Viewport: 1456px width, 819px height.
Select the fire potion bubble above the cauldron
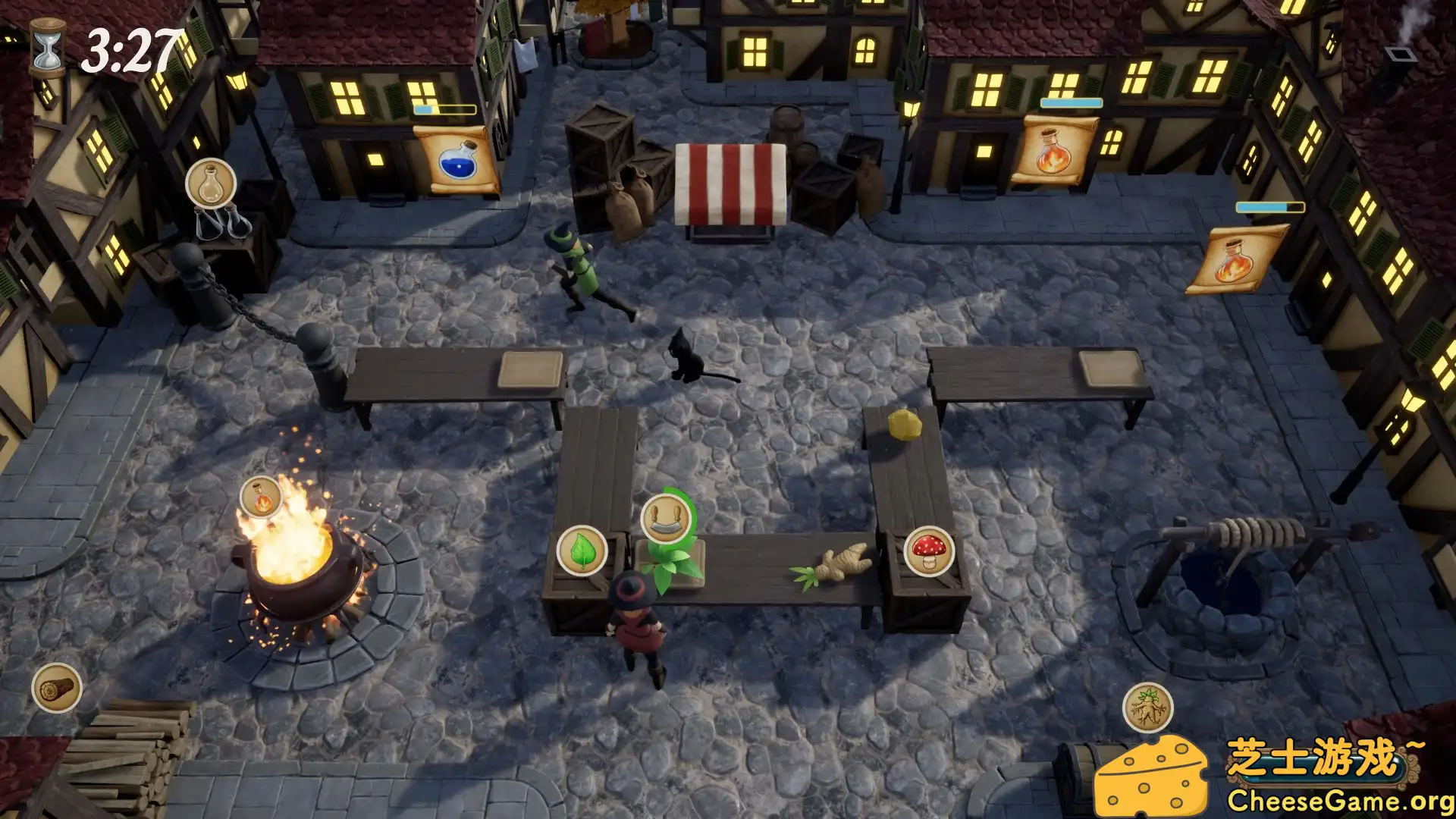point(261,497)
